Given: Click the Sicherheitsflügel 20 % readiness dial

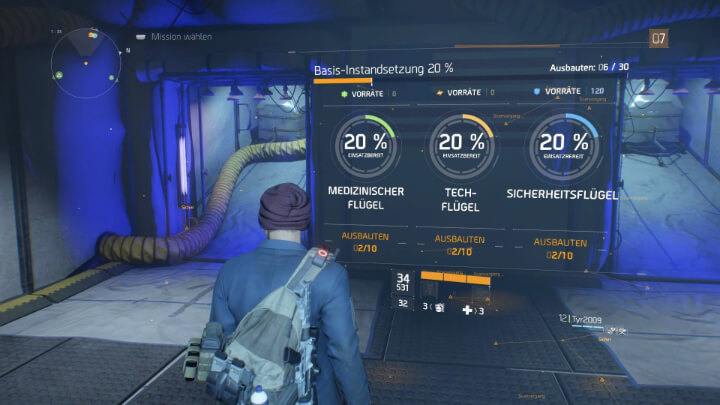Looking at the screenshot, I should click(565, 144).
